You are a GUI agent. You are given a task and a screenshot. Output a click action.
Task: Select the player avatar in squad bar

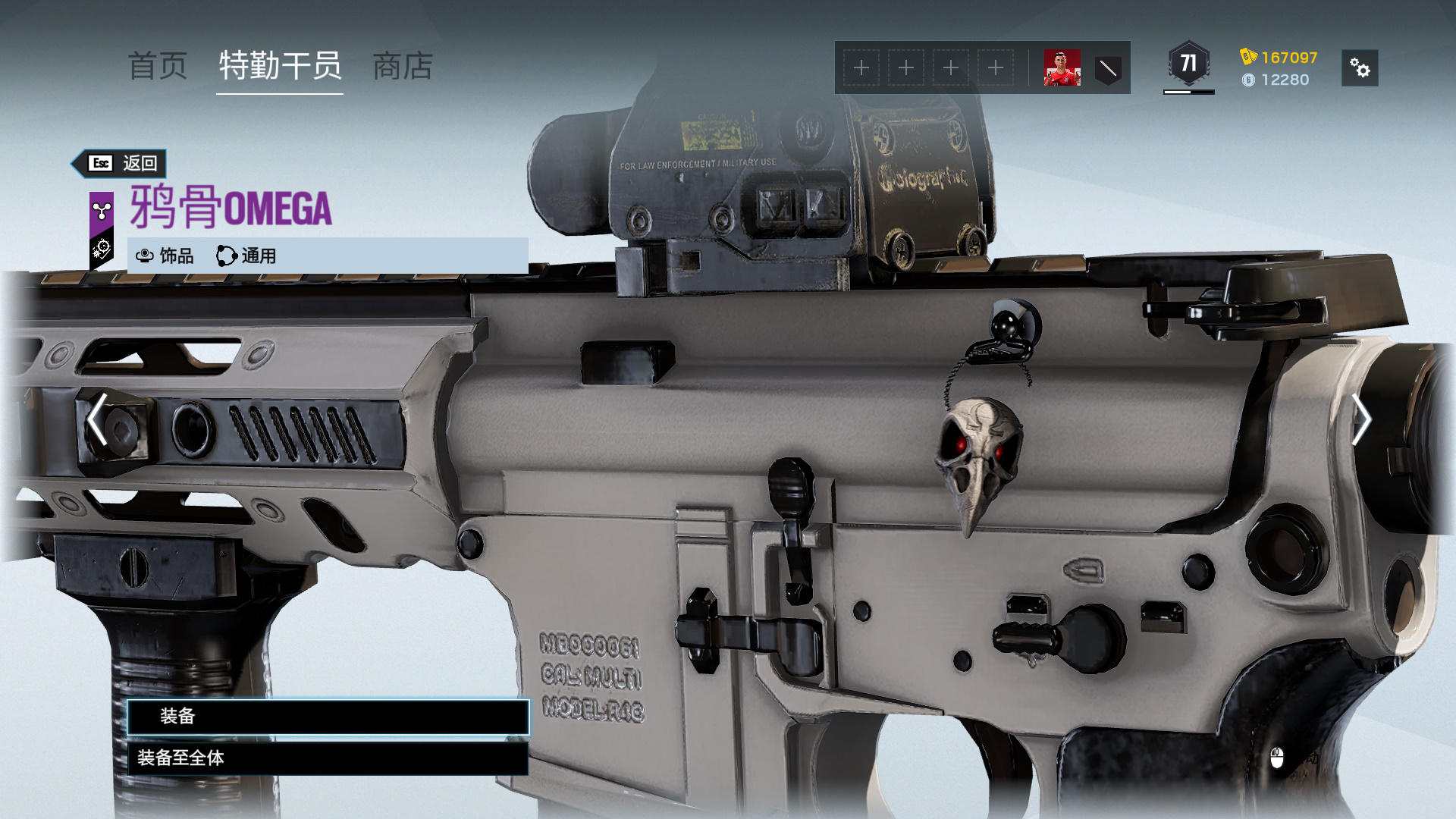click(x=1062, y=68)
